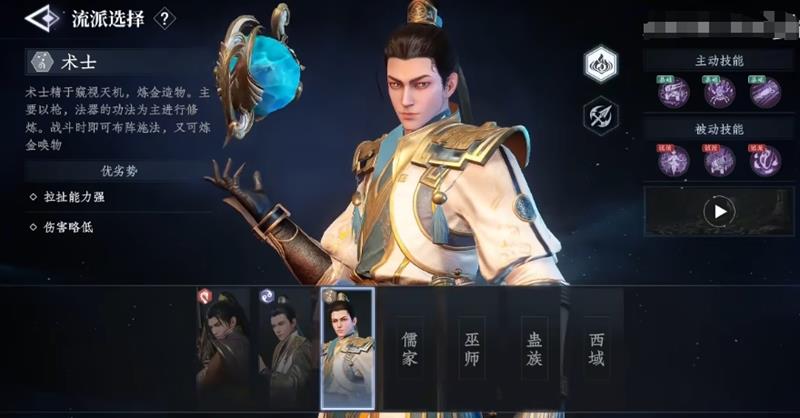View the middle active skill icon
This screenshot has height=418, width=800.
[719, 93]
